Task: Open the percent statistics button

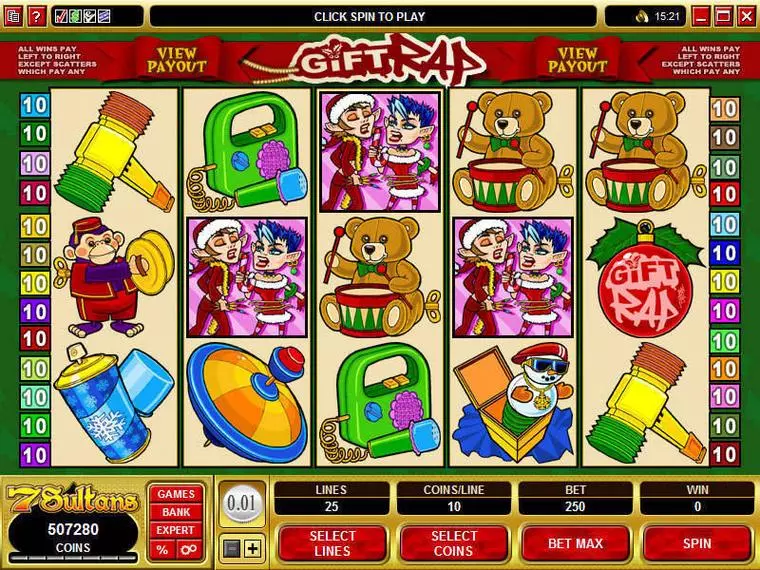Action: (x=162, y=549)
